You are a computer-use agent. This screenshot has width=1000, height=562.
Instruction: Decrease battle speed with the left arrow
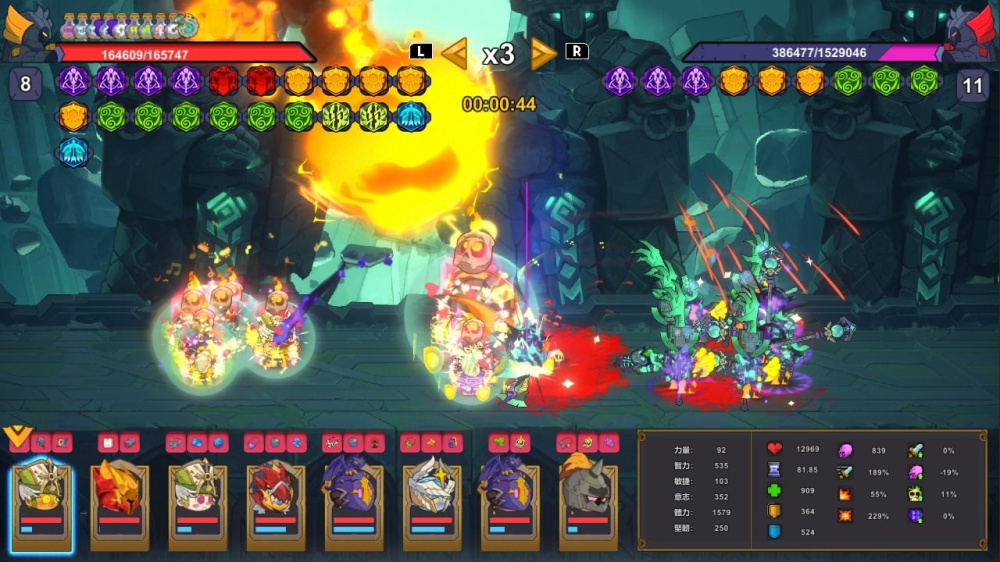click(x=455, y=54)
